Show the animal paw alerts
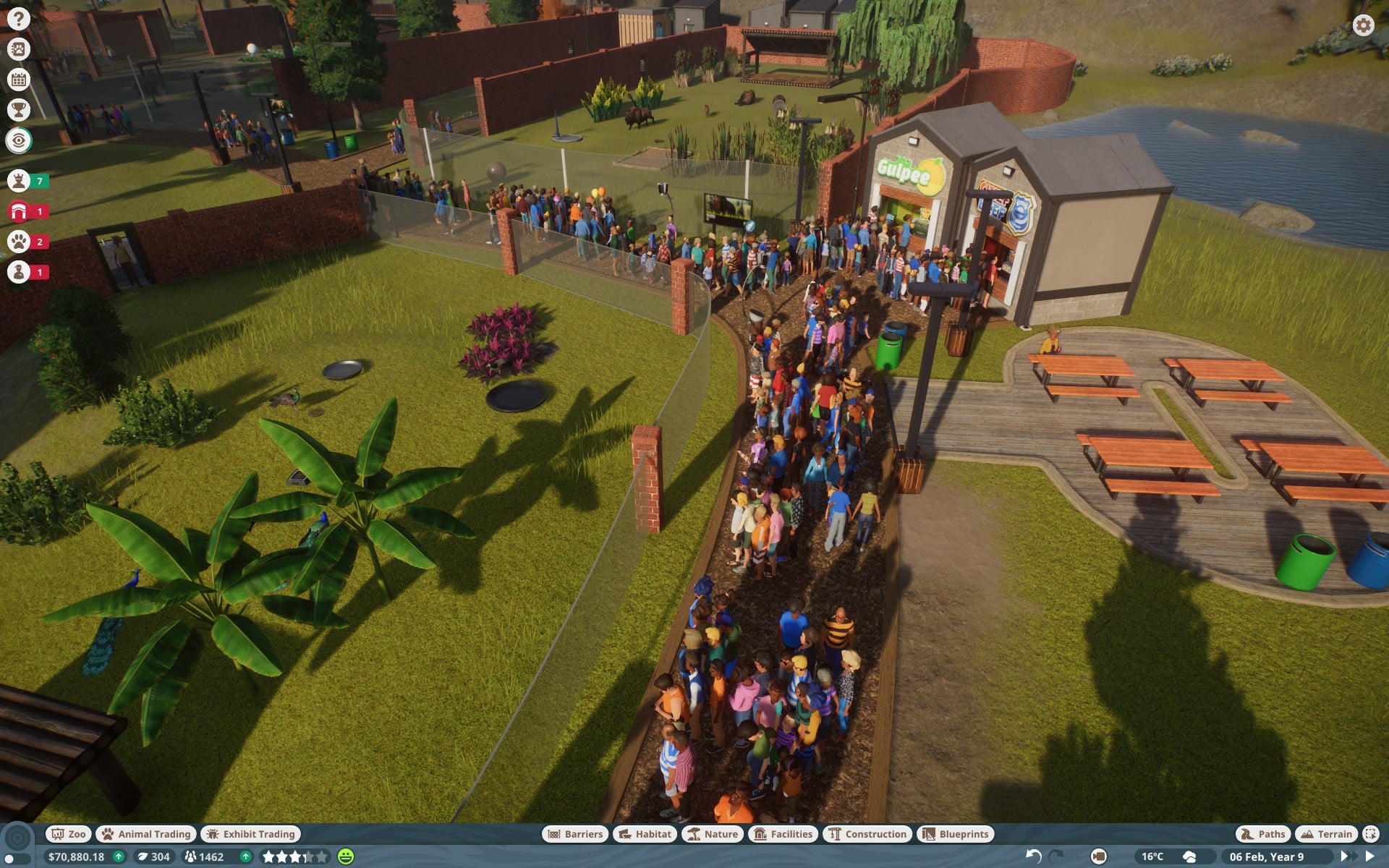Screen dimensions: 1389x868 [x=20, y=242]
